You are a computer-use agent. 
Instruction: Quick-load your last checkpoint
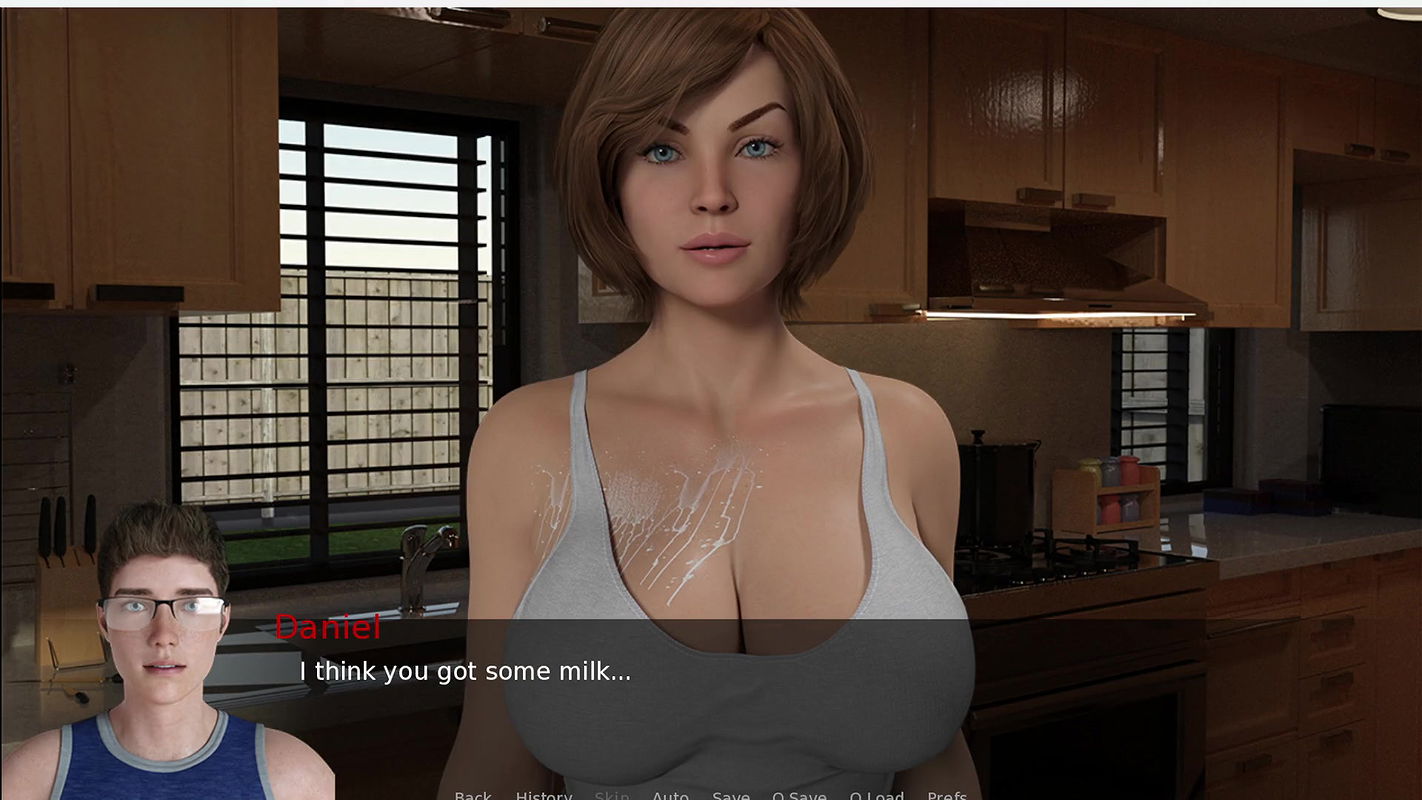(x=877, y=795)
